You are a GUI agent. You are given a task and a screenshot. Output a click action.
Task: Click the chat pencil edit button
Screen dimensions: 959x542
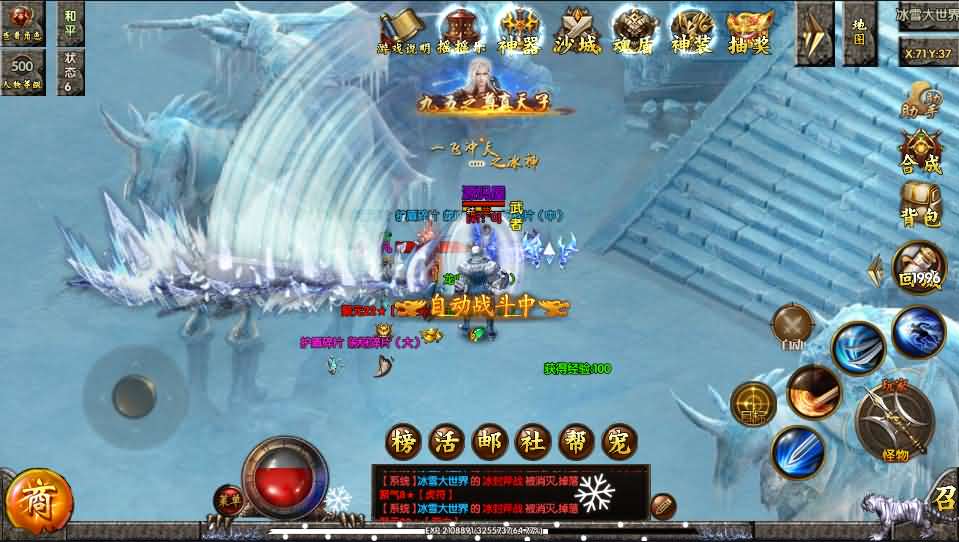click(x=663, y=506)
